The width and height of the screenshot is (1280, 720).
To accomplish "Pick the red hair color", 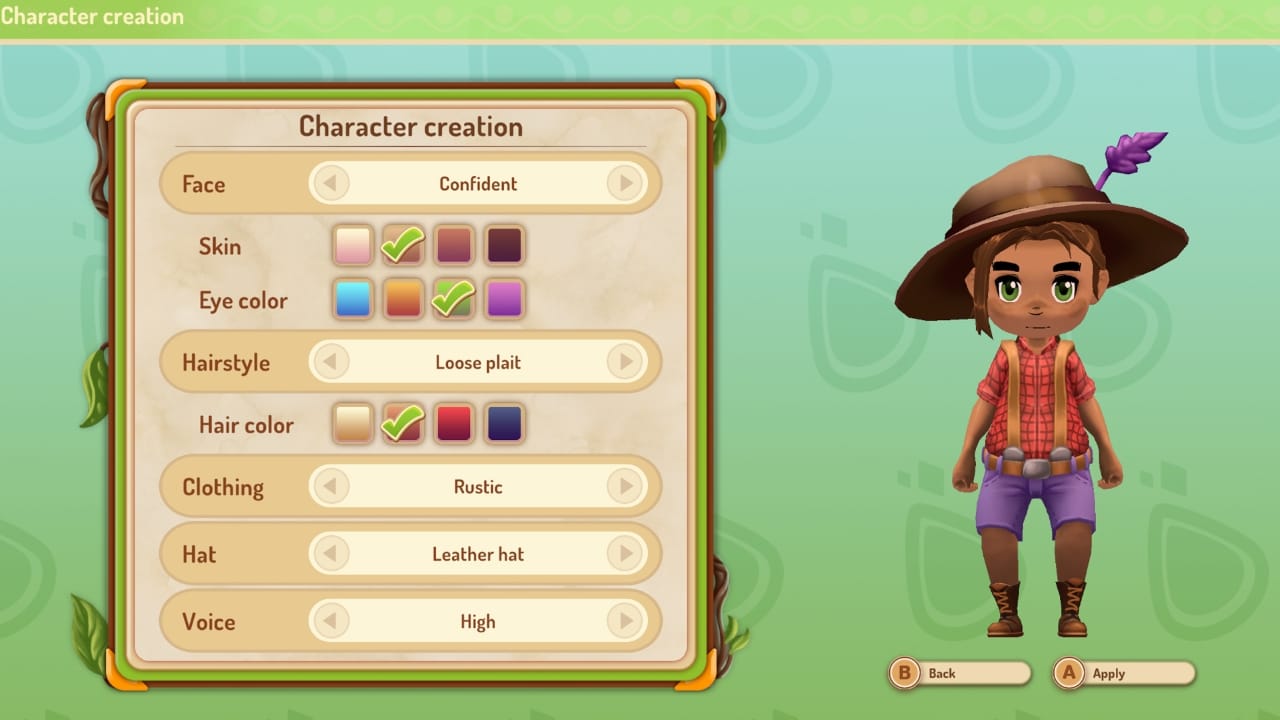I will point(453,423).
